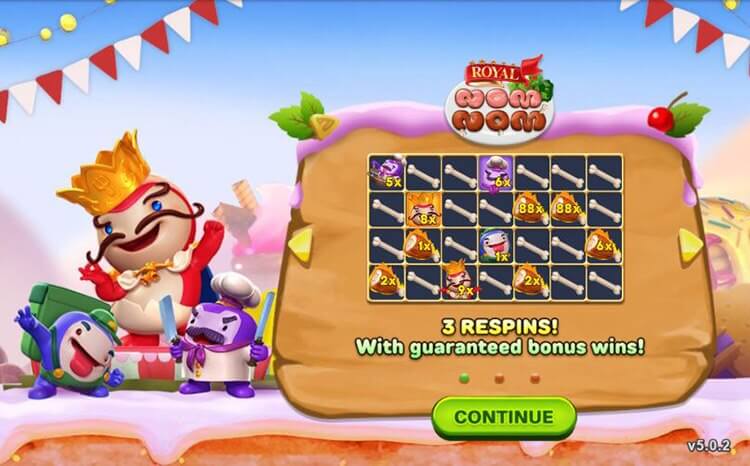Jump to the middle page indicator dot
Image resolution: width=750 pixels, height=466 pixels.
click(x=499, y=378)
